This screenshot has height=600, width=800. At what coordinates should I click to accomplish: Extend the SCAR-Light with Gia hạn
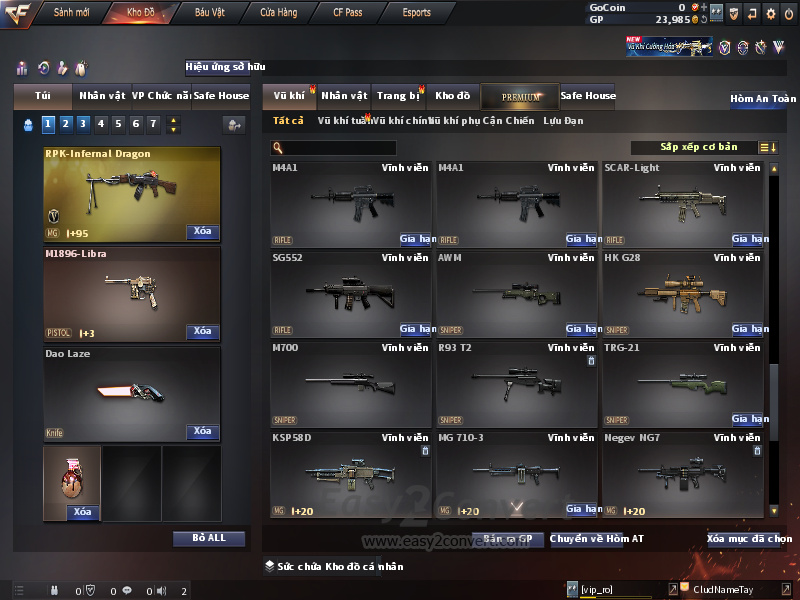(749, 239)
